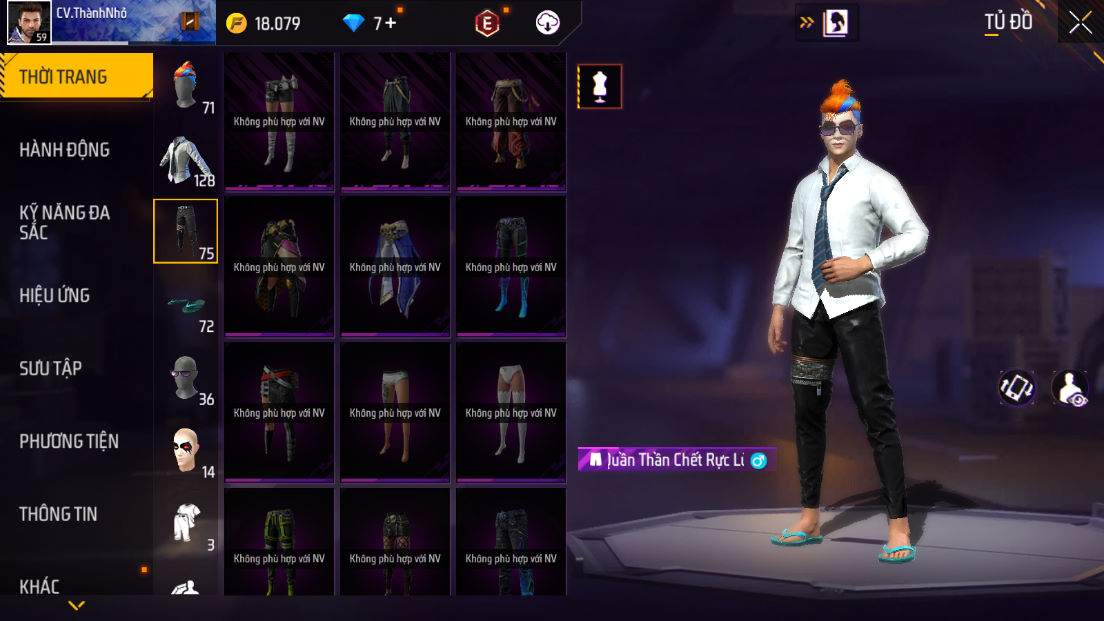Screen dimensions: 1104x621
Task: Show the jacket tops subcategory
Action: [x=185, y=159]
